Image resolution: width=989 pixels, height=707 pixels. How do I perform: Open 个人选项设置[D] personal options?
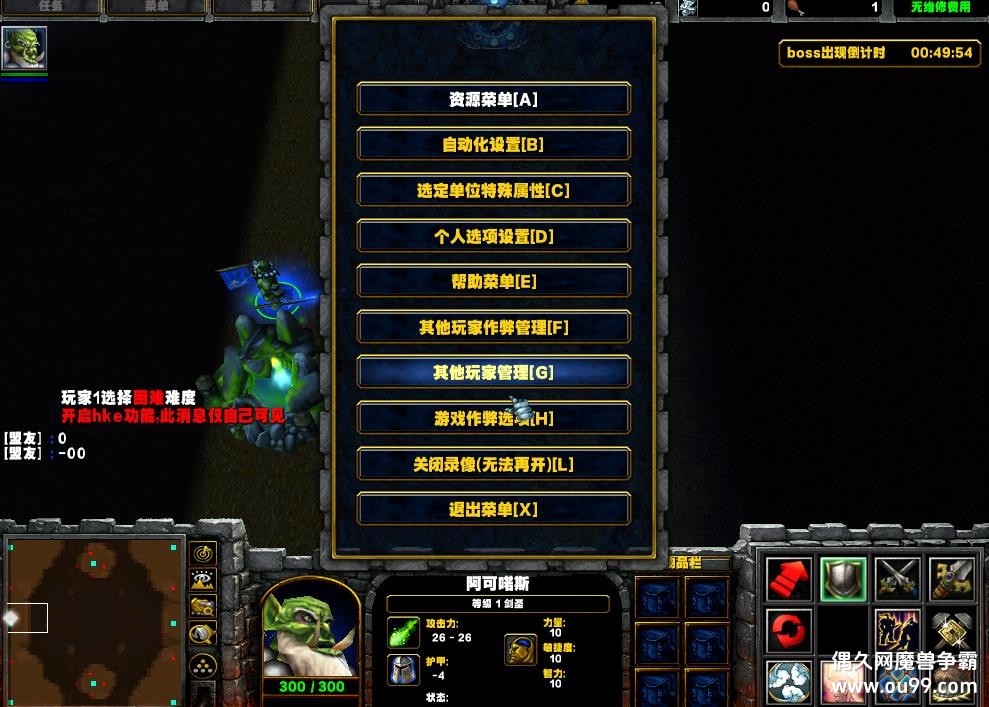(493, 236)
